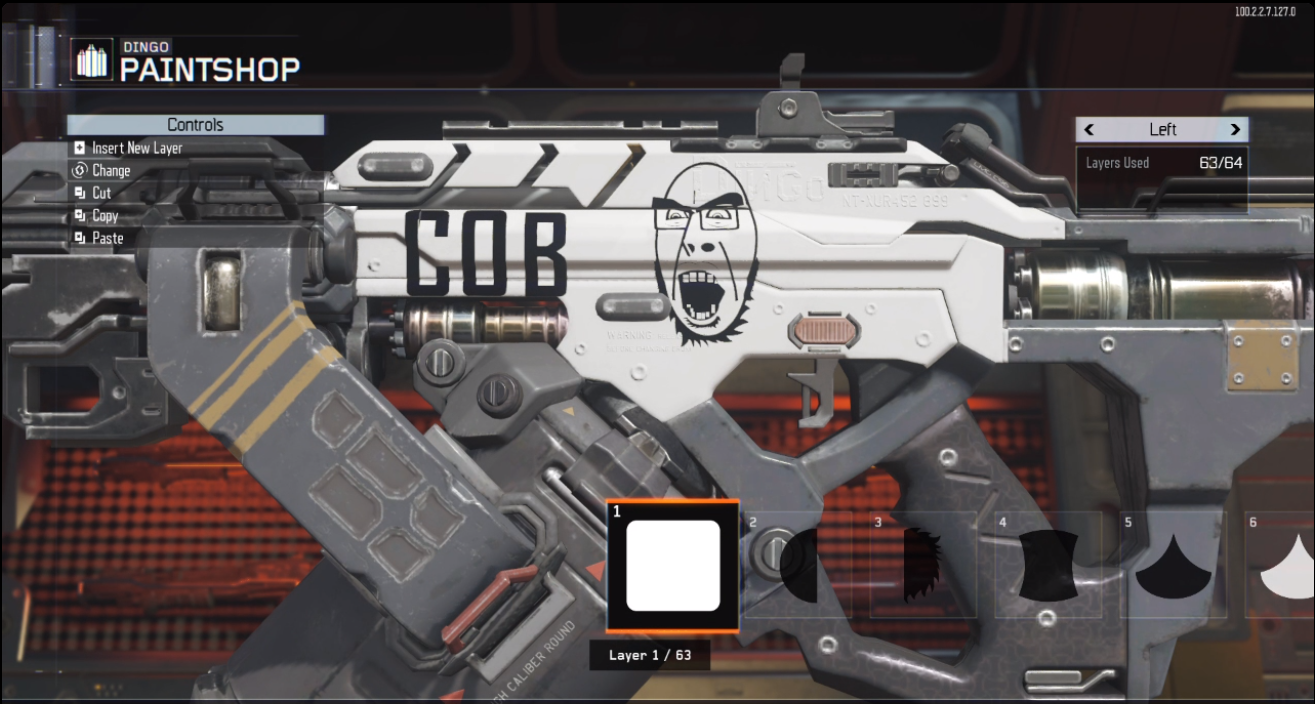Viewport: 1315px width, 704px height.
Task: Switch gun side with the left arrow
Action: coord(1089,130)
